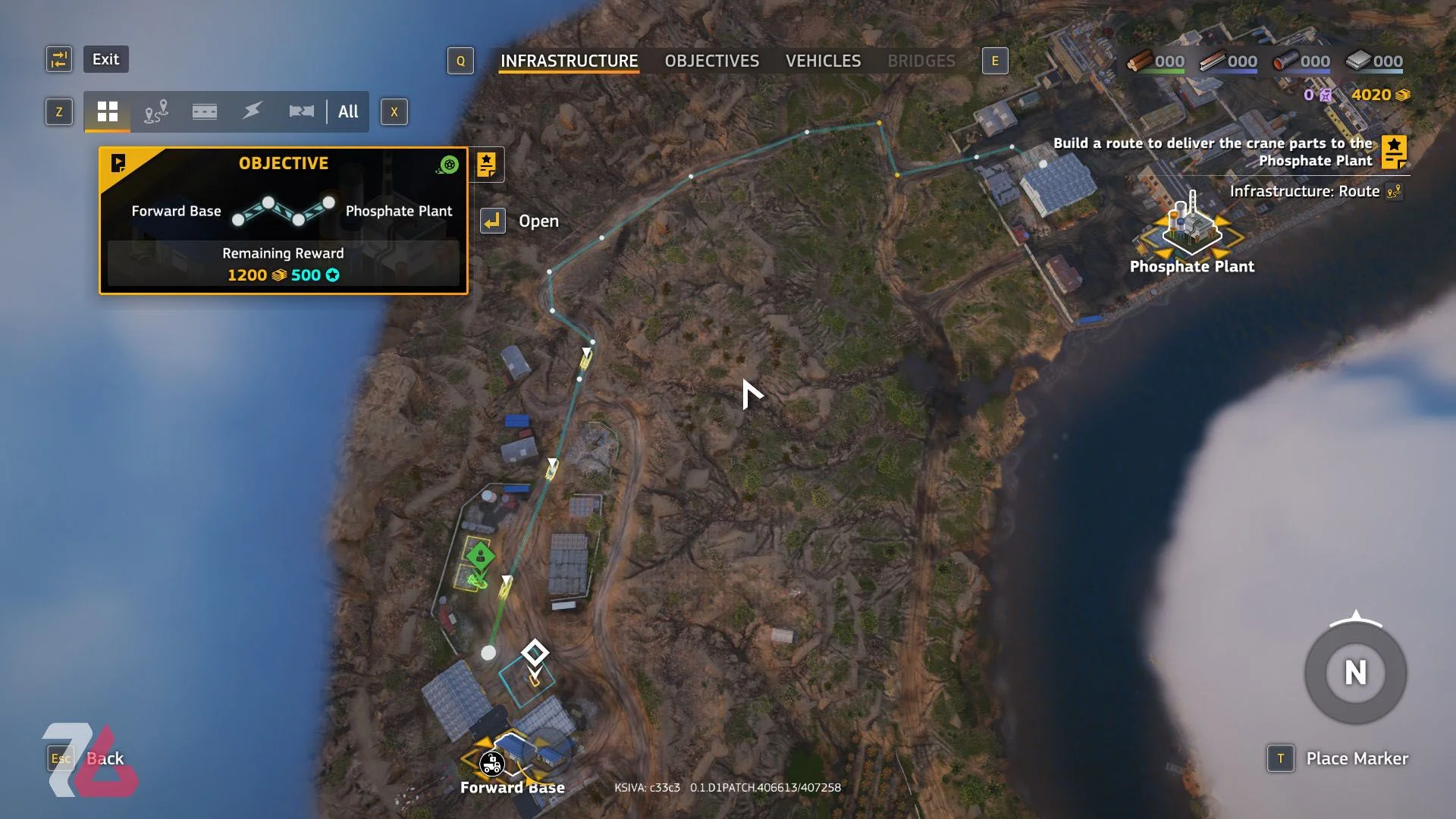Switch to the Vehicles tab
This screenshot has width=1456, height=819.
click(823, 61)
